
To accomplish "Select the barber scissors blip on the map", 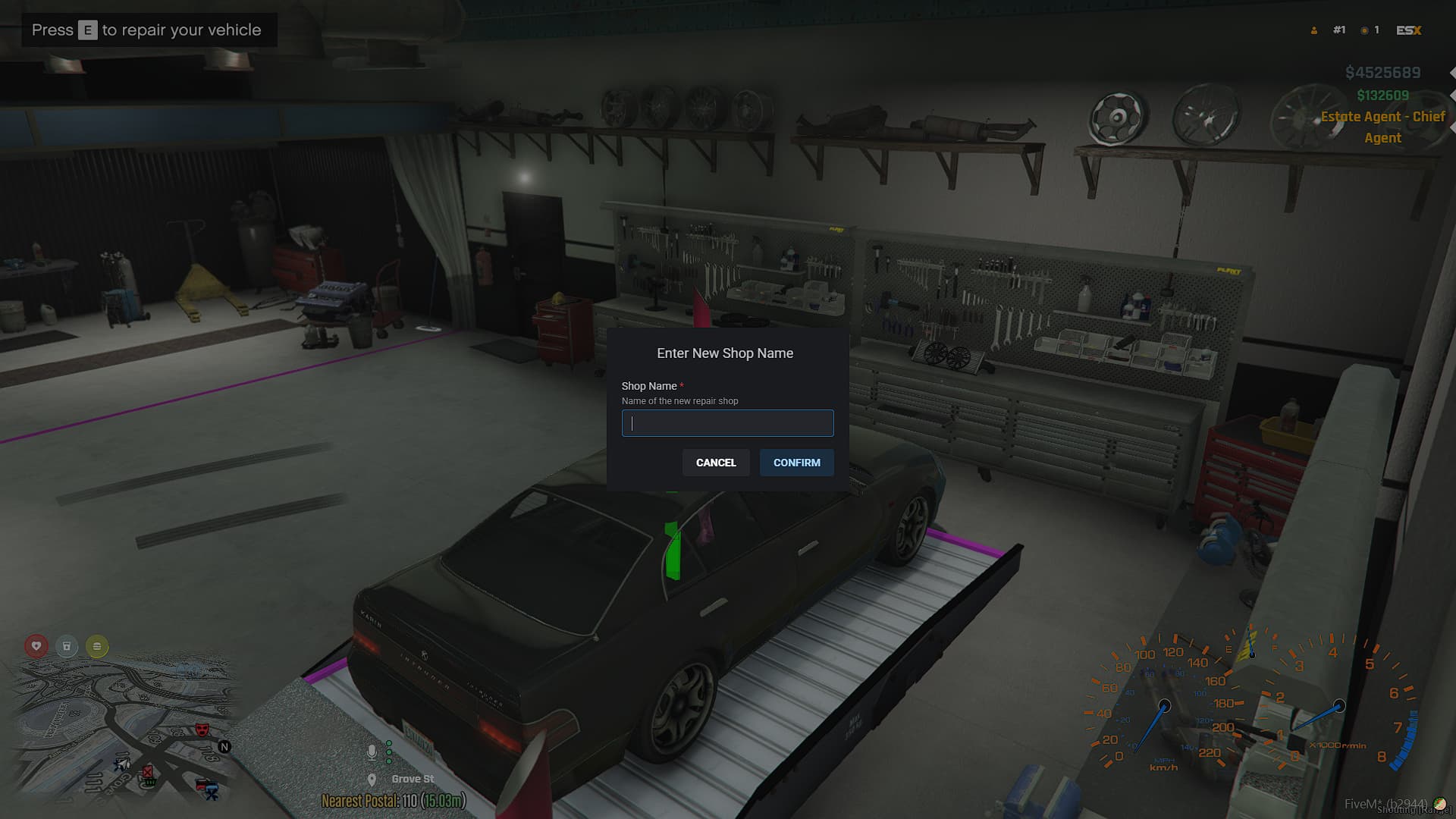I will coord(212,793).
